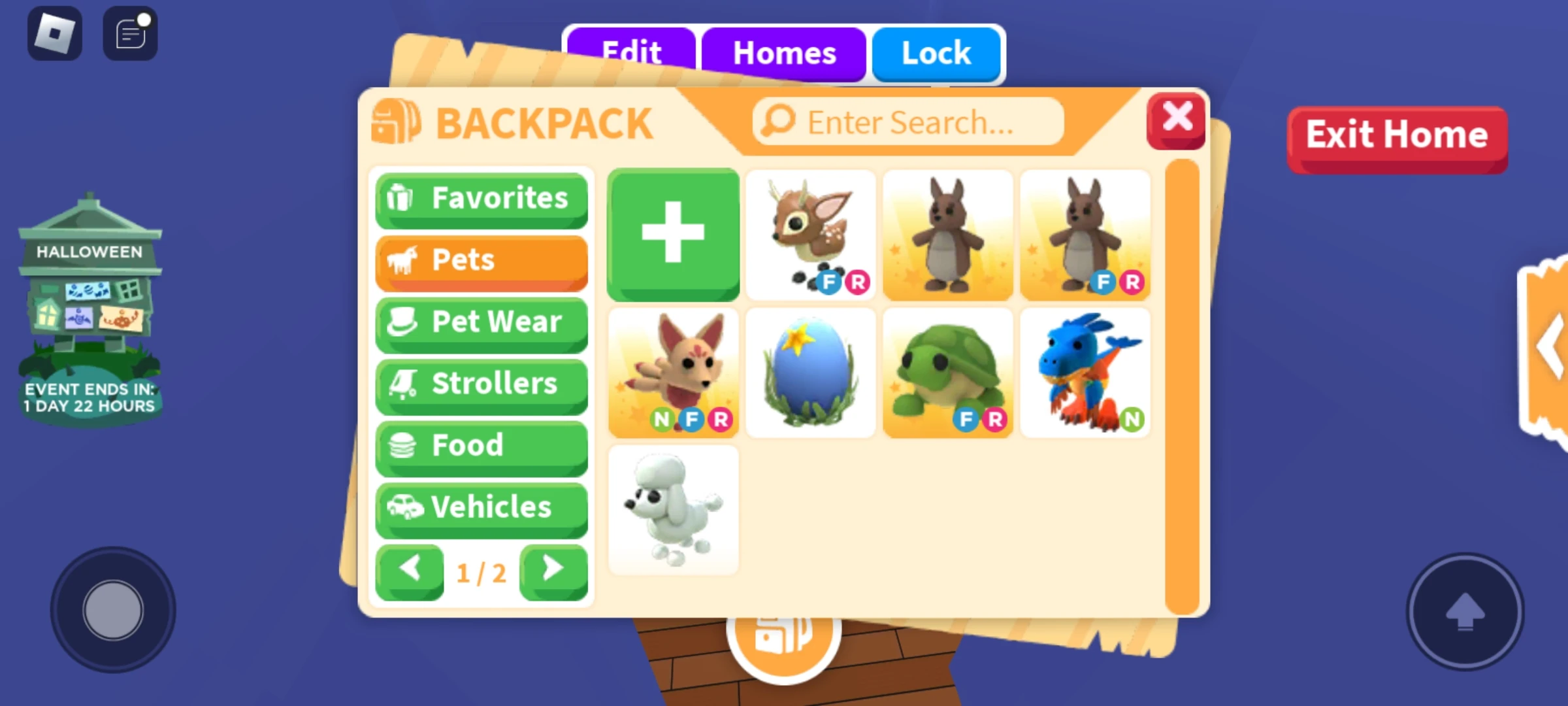
Task: Select the magnifier icon in the search bar
Action: pyautogui.click(x=776, y=121)
